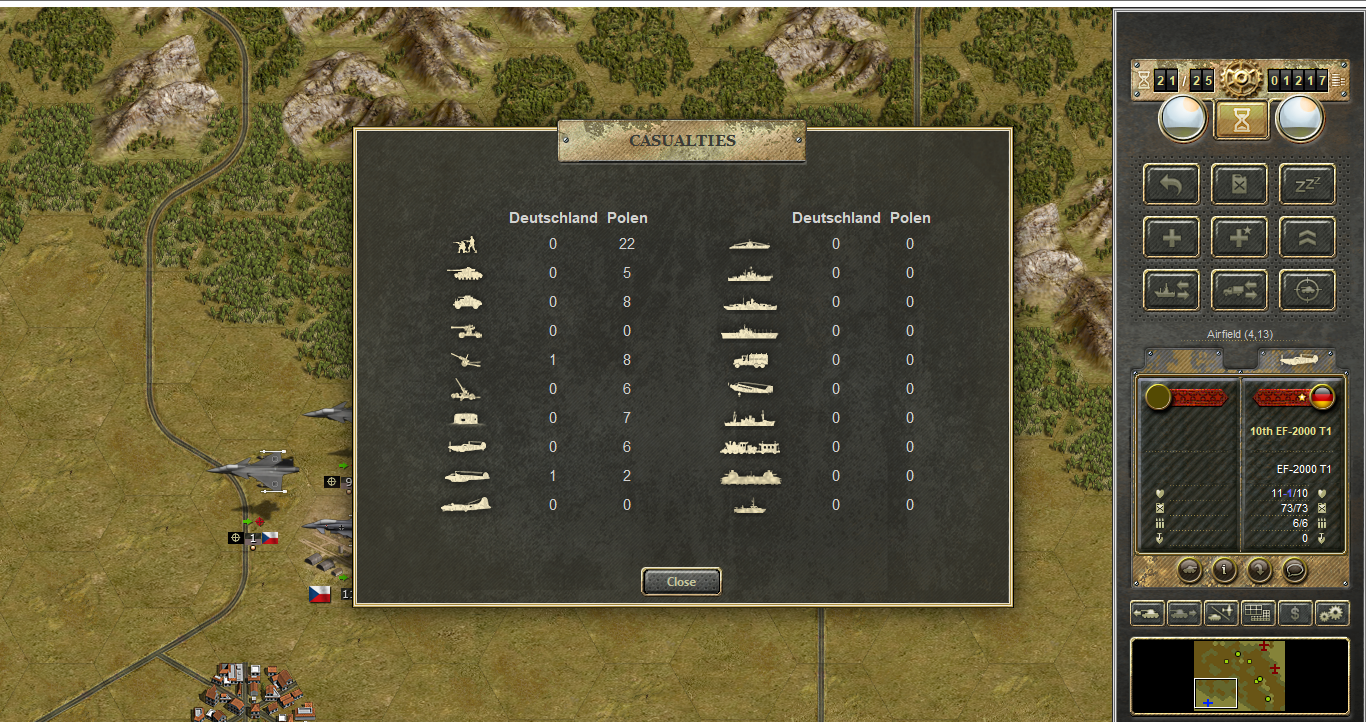Open the strategic map grid button
Screen dimensions: 1366x722
click(1258, 613)
